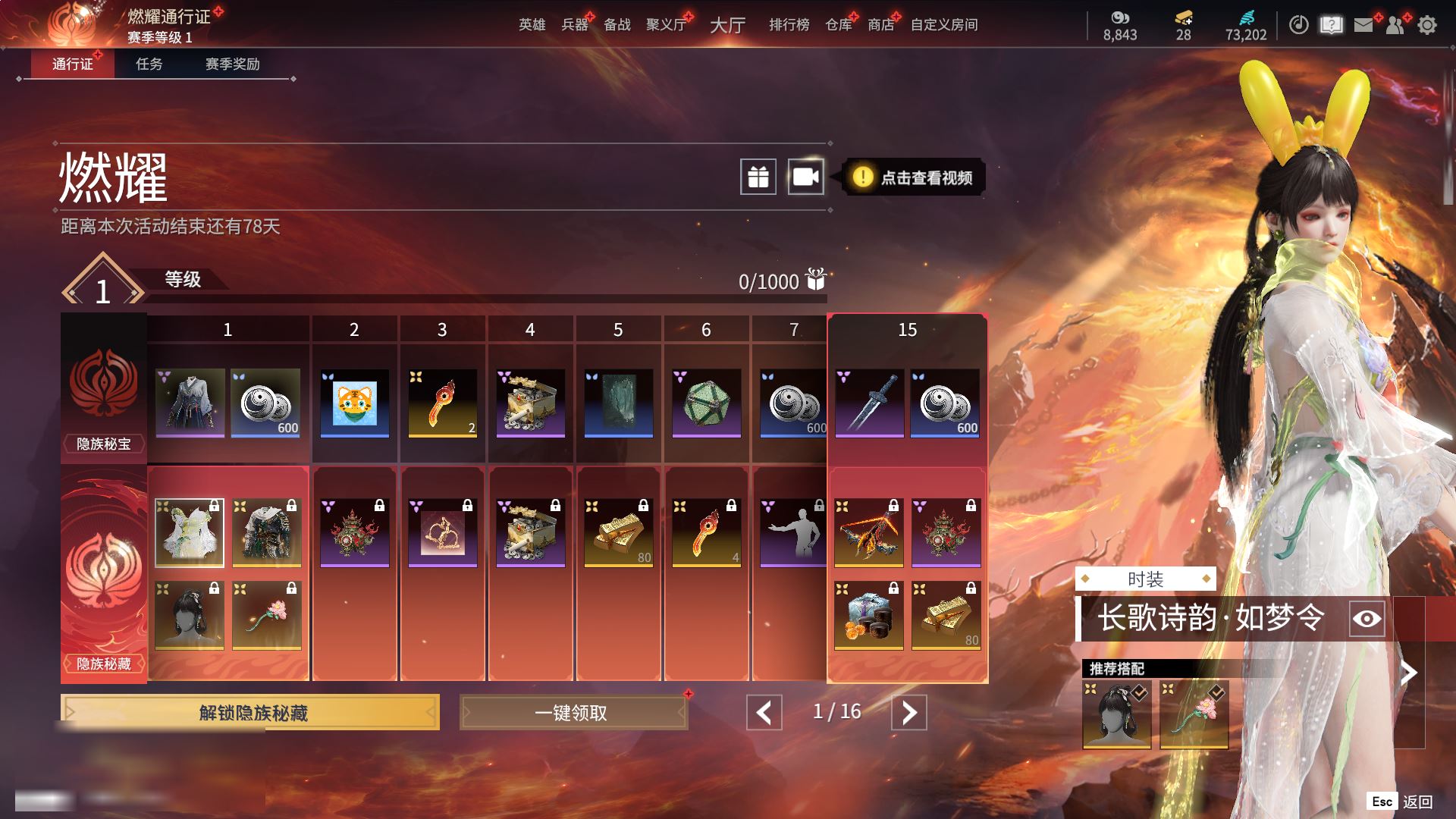Choose the recommended hairstyle thumbnail
This screenshot has width=1456, height=819.
(1116, 714)
